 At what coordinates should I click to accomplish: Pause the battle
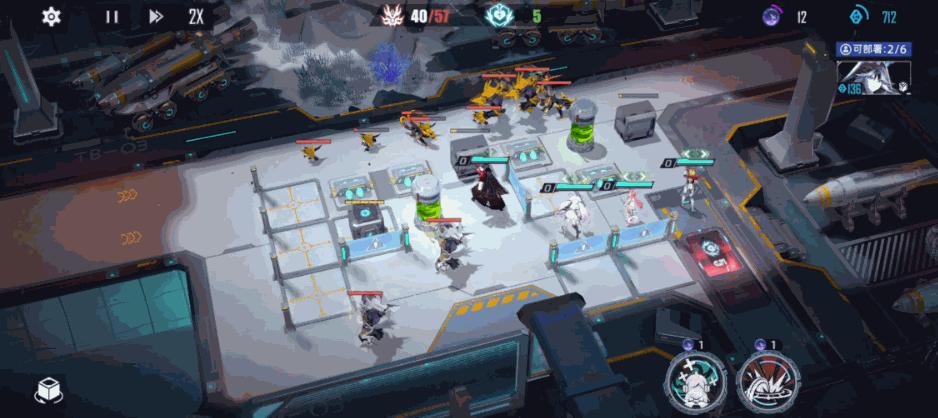point(112,16)
